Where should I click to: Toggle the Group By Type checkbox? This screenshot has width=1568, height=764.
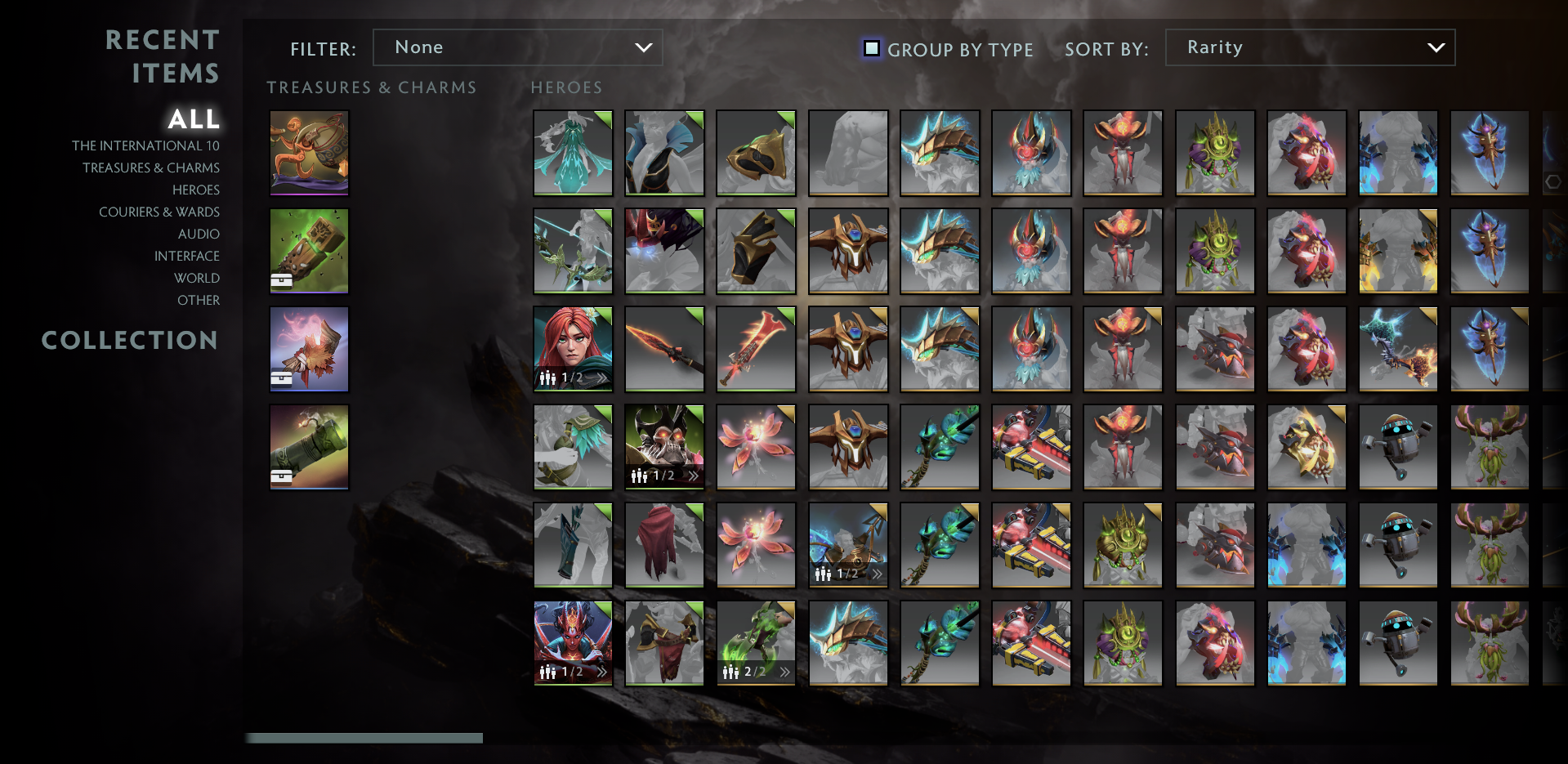(x=872, y=49)
